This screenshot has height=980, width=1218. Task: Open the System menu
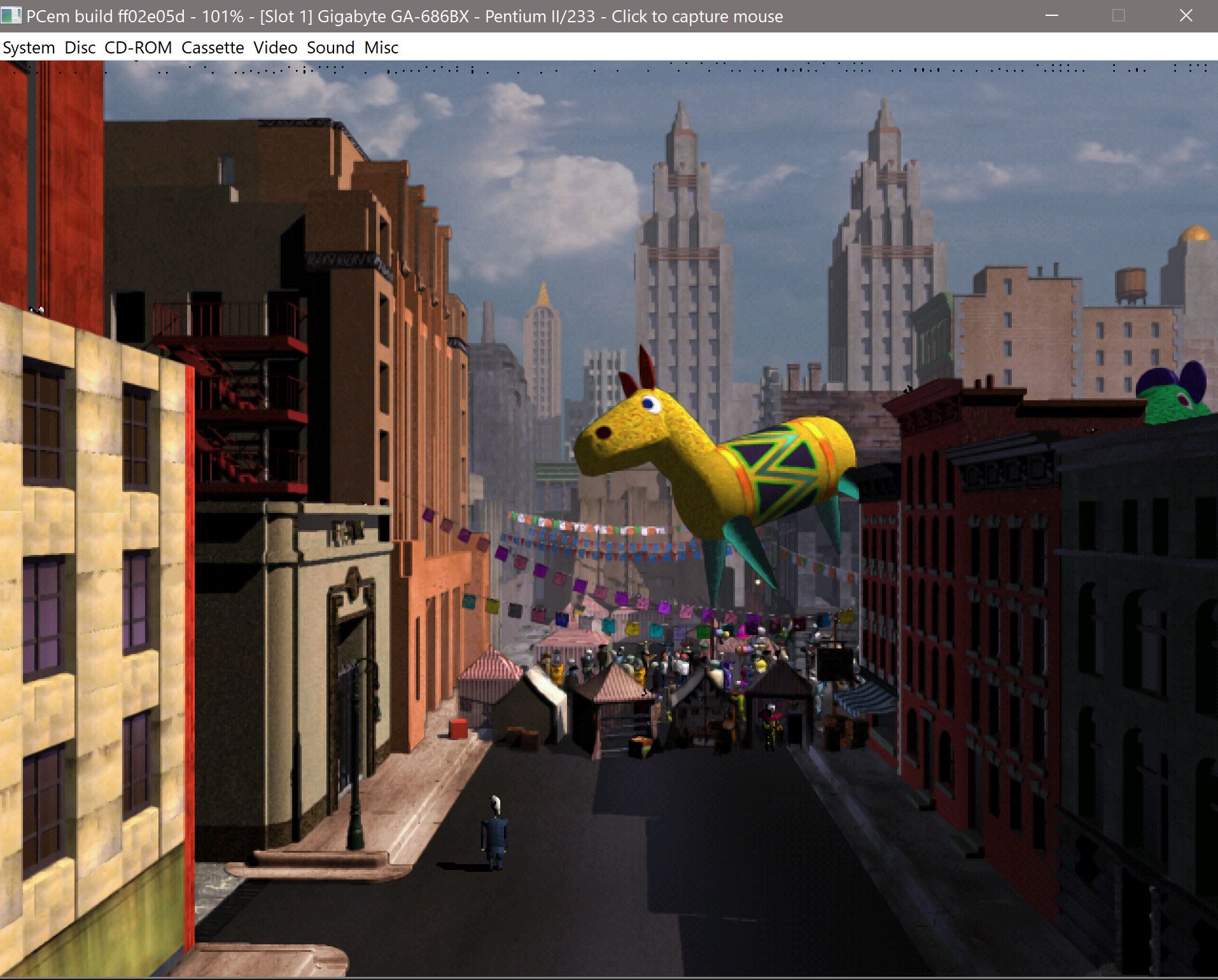pyautogui.click(x=28, y=47)
